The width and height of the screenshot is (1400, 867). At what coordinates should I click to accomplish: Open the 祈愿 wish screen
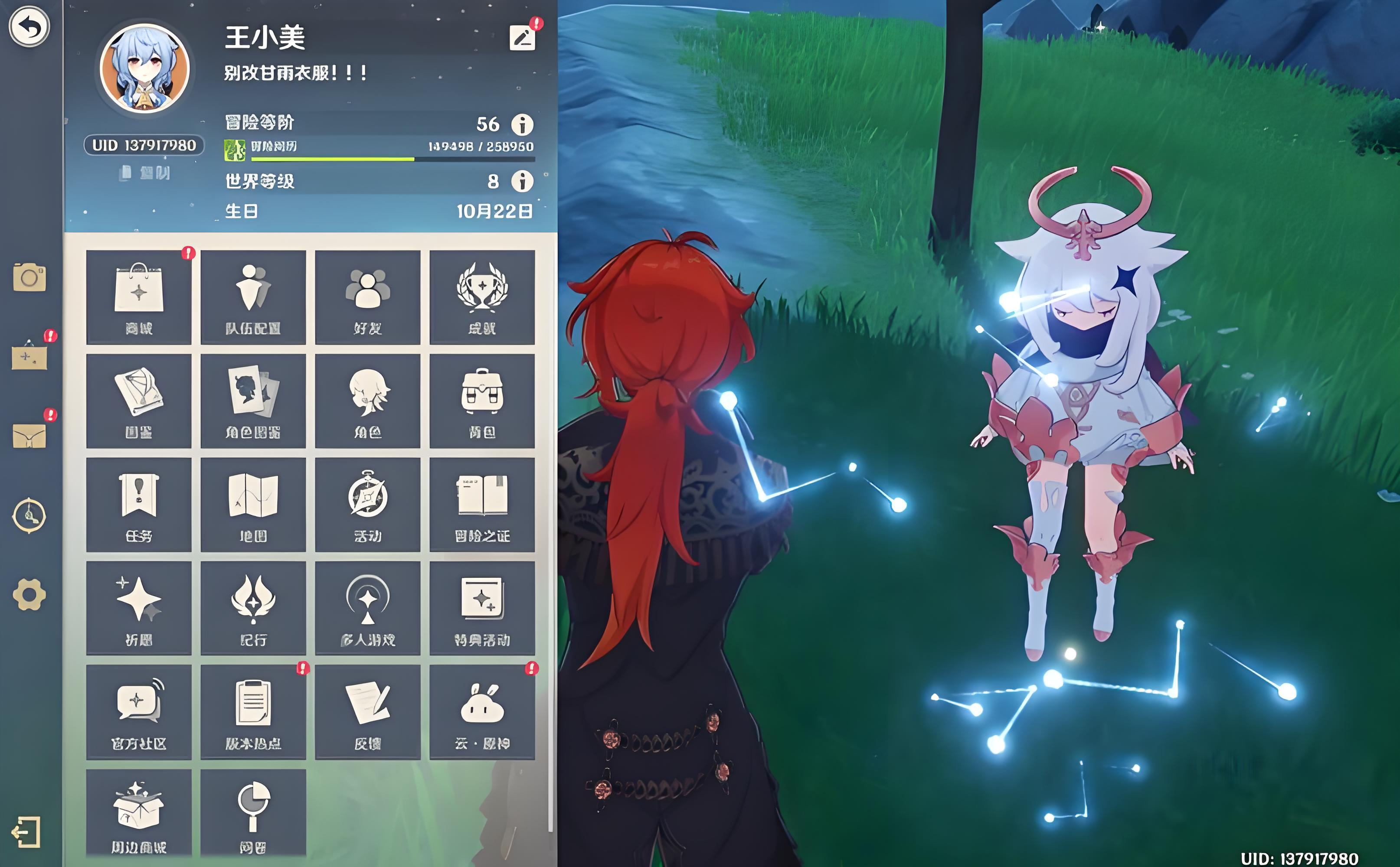coord(139,608)
